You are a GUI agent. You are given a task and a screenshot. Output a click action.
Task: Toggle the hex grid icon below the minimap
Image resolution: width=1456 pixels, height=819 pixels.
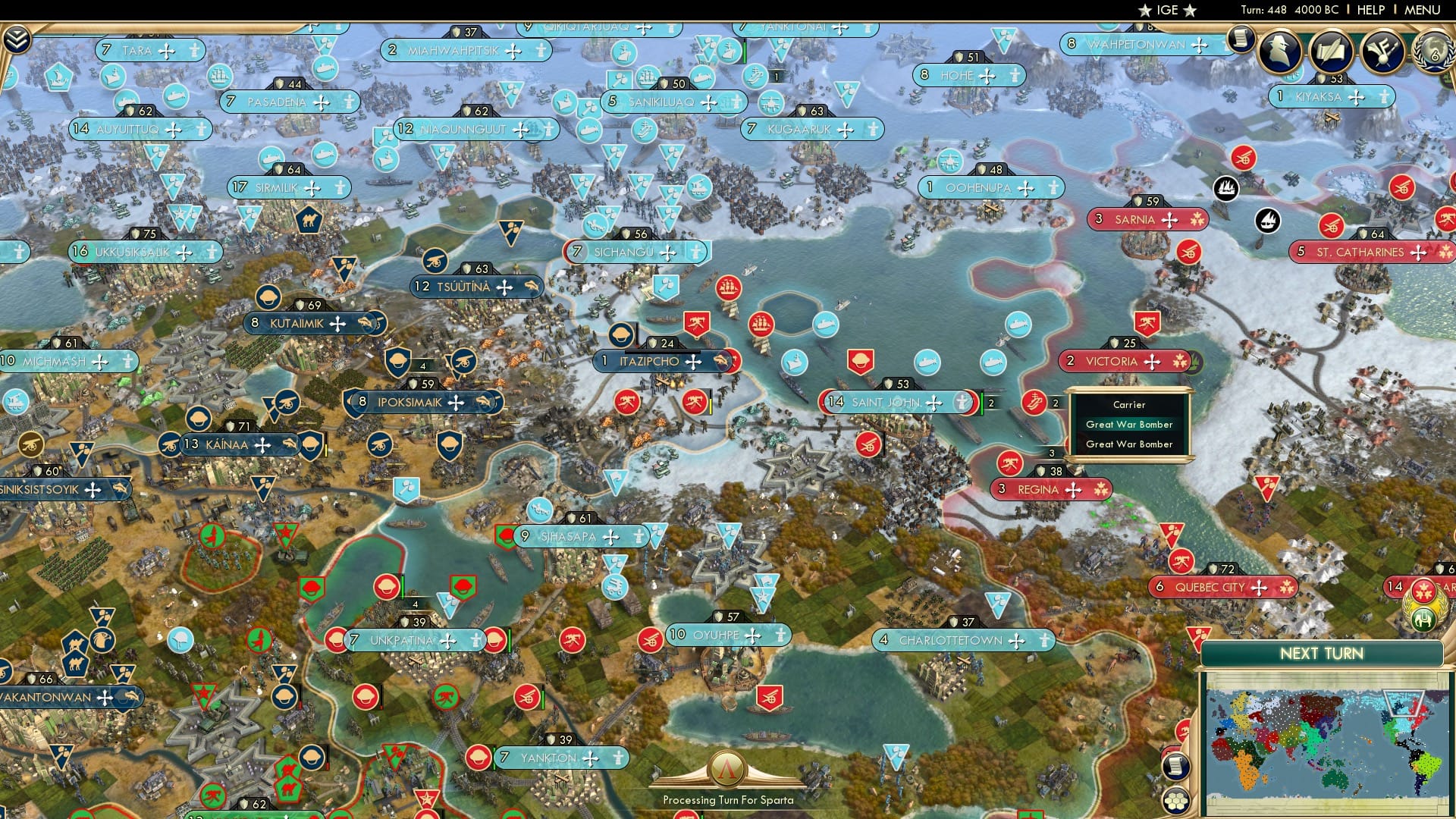click(x=1177, y=802)
